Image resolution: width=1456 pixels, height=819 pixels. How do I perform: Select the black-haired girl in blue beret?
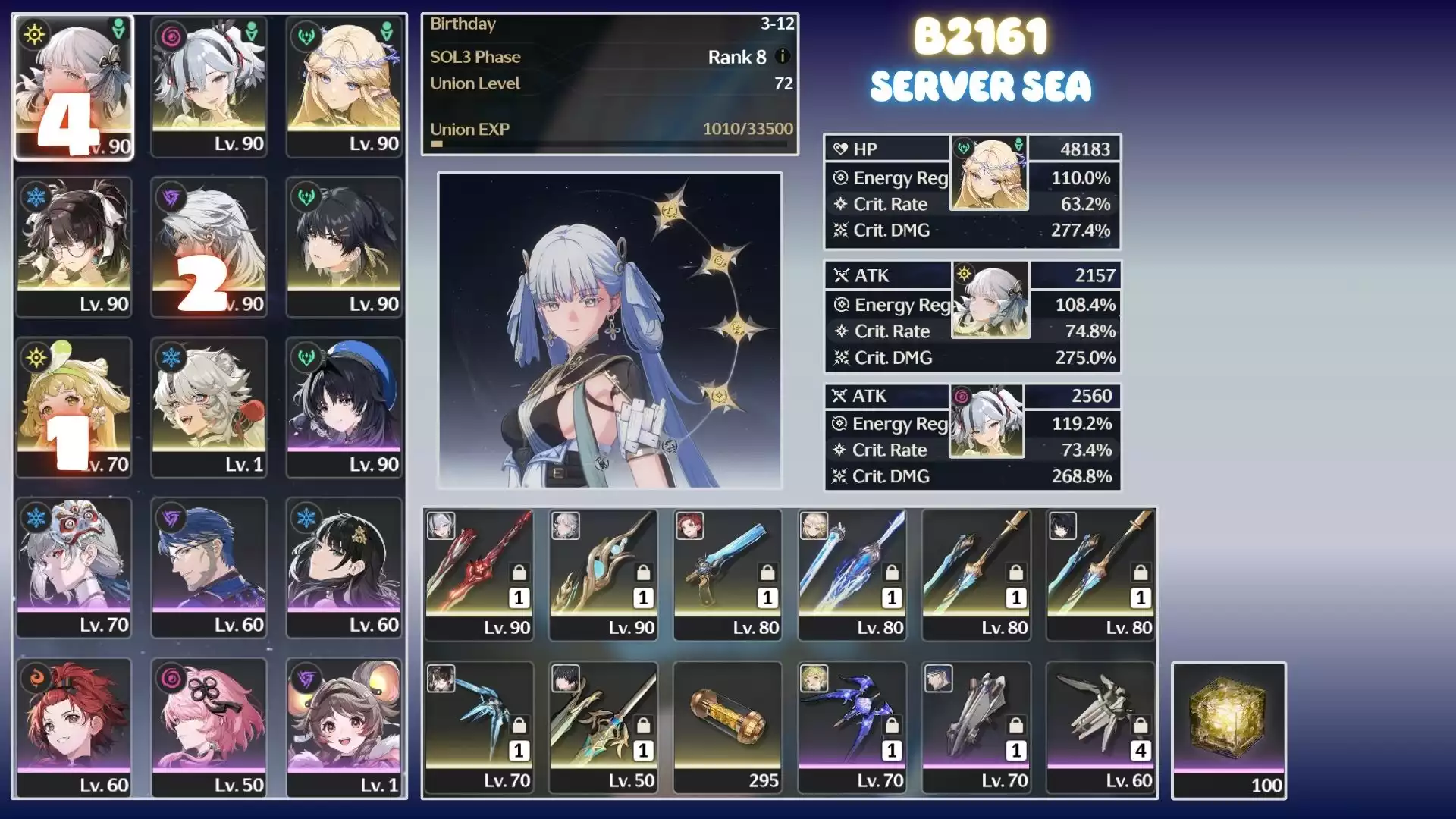[344, 406]
